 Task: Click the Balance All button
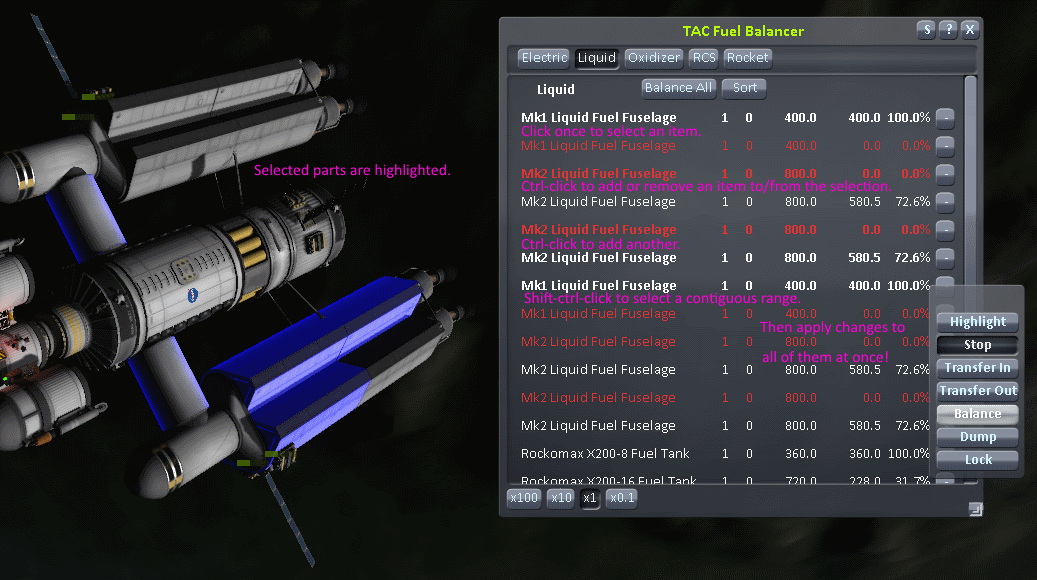[679, 88]
